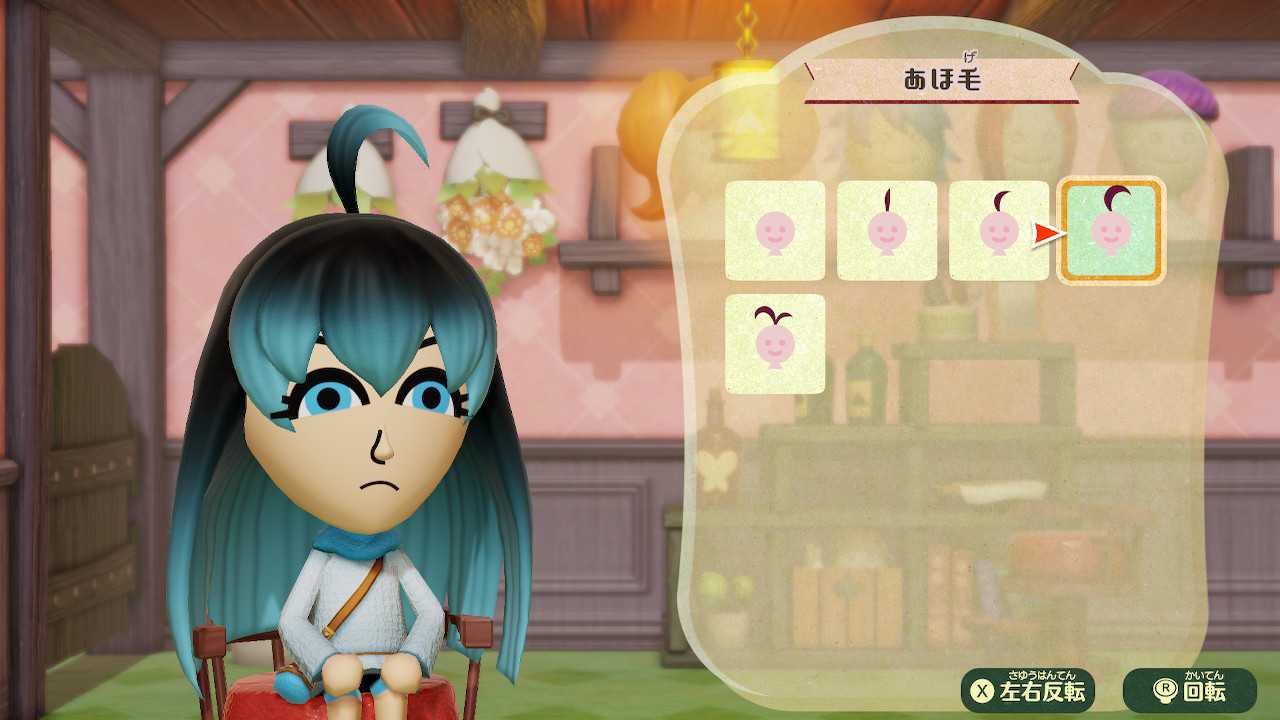
Task: Select the highlighted large curved ahoge tile
Action: click(x=1111, y=231)
